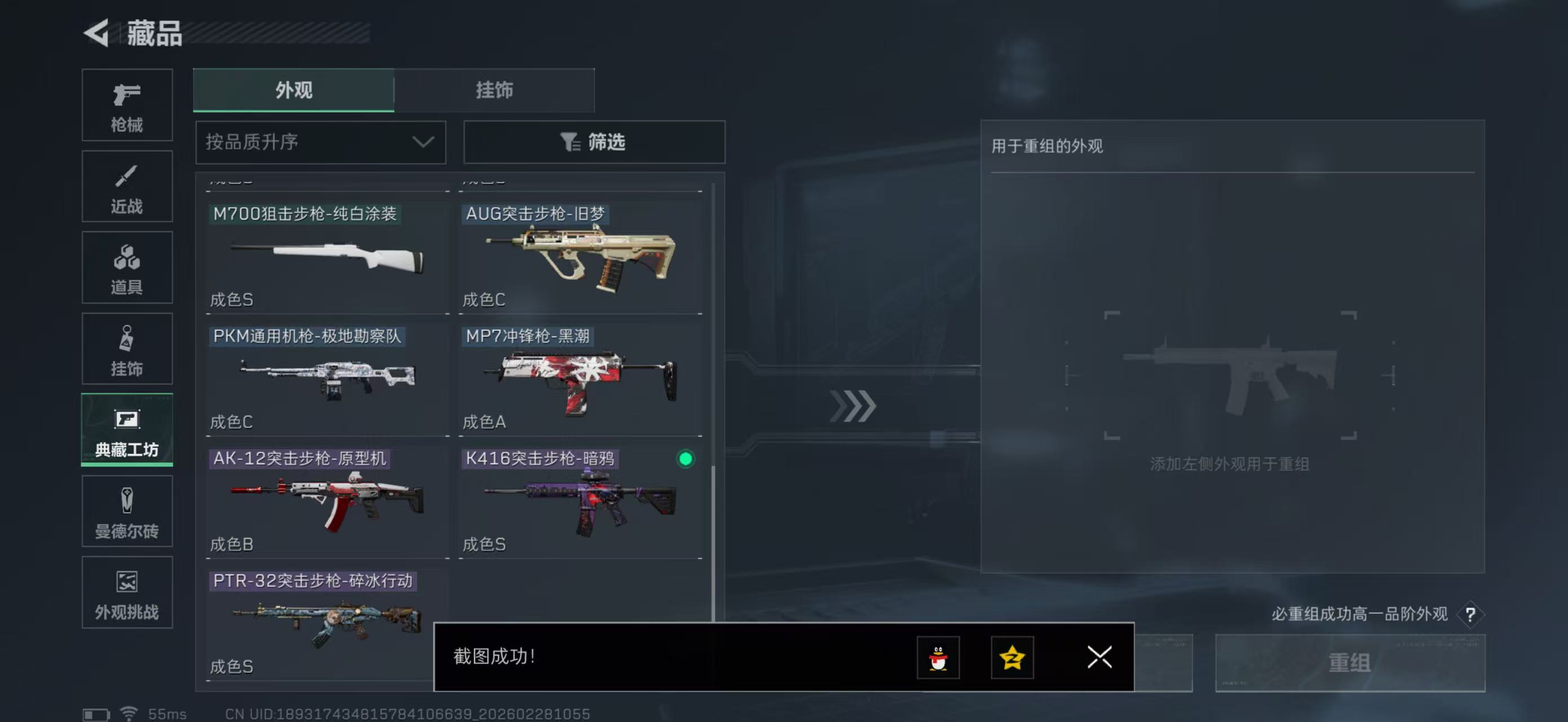Image resolution: width=1568 pixels, height=722 pixels.
Task: Select the 道具 items category icon
Action: [x=127, y=267]
